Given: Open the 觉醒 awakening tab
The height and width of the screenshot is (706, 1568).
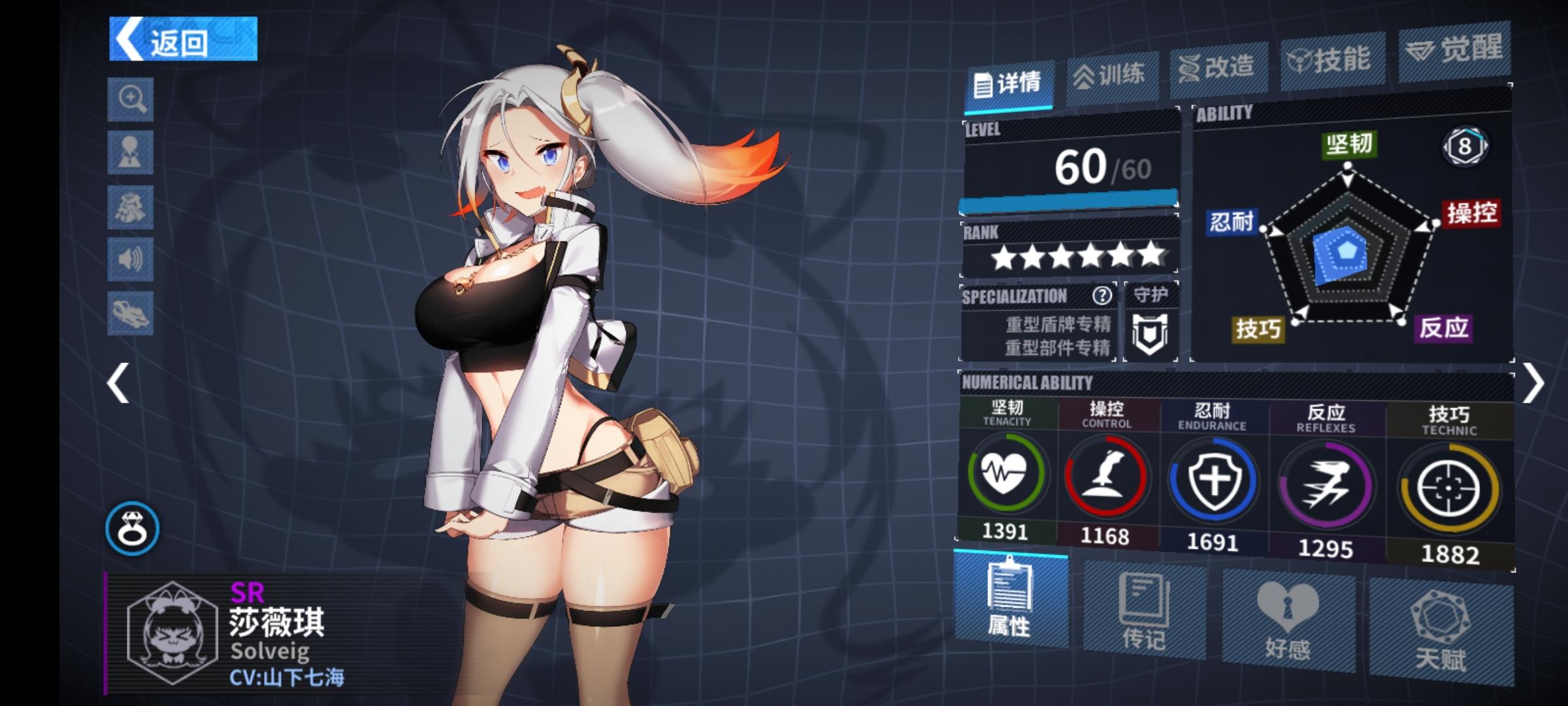Looking at the screenshot, I should coord(1454,49).
